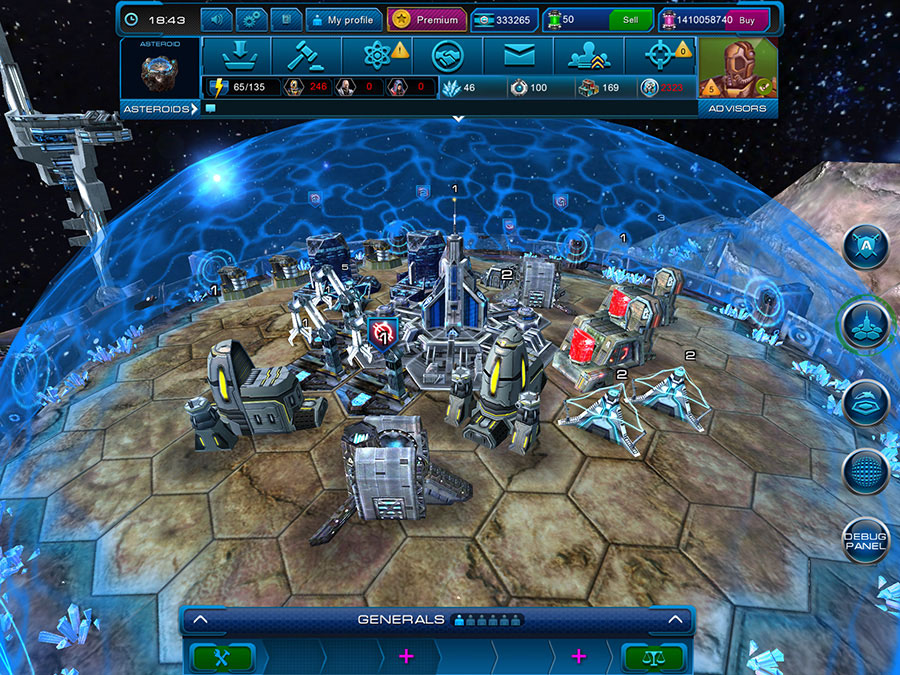Viewport: 900px width, 675px height.
Task: Open the auction gavel menu
Action: pos(306,56)
